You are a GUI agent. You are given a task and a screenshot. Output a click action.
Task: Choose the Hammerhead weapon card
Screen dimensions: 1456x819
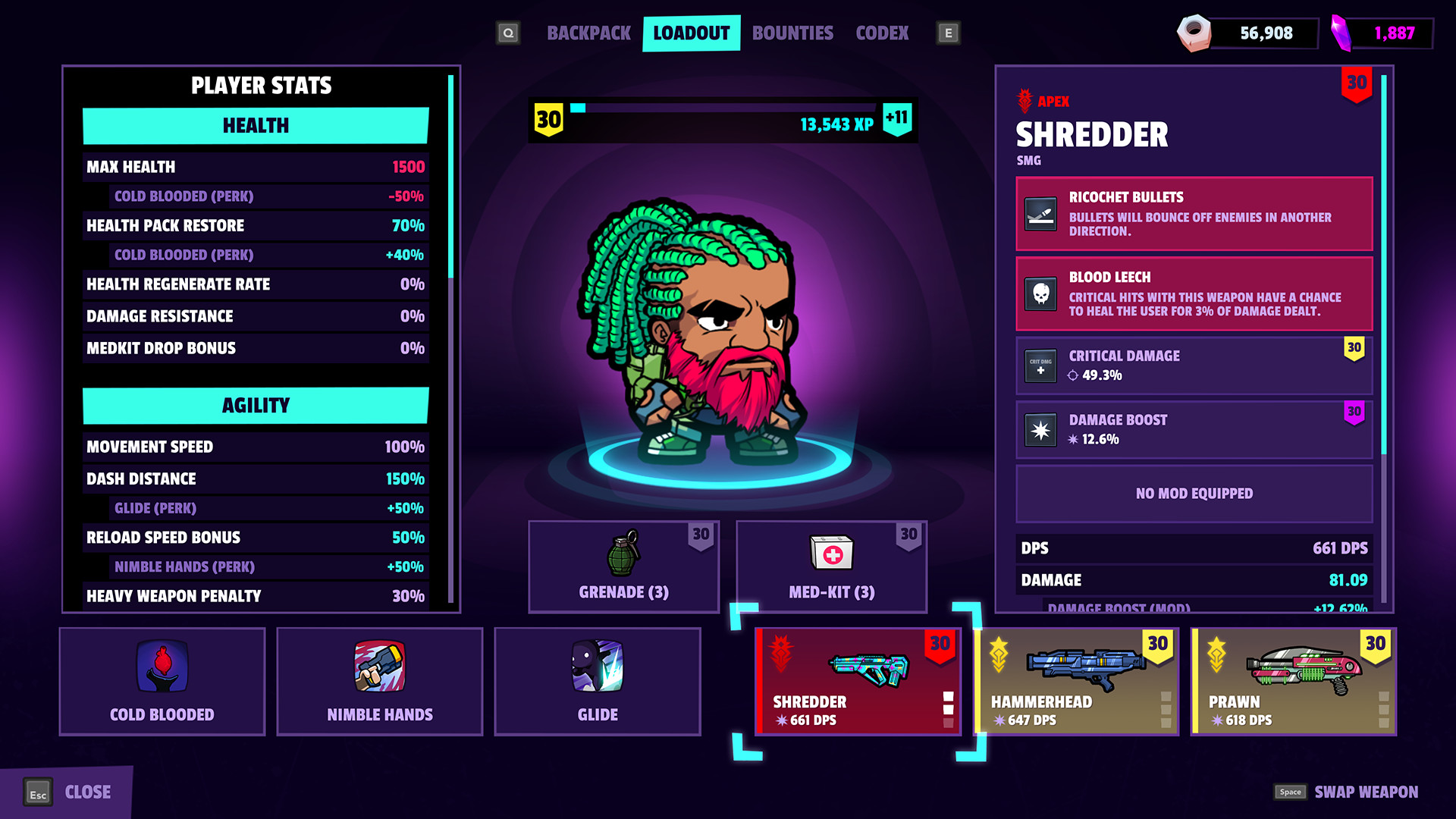pyautogui.click(x=1076, y=681)
